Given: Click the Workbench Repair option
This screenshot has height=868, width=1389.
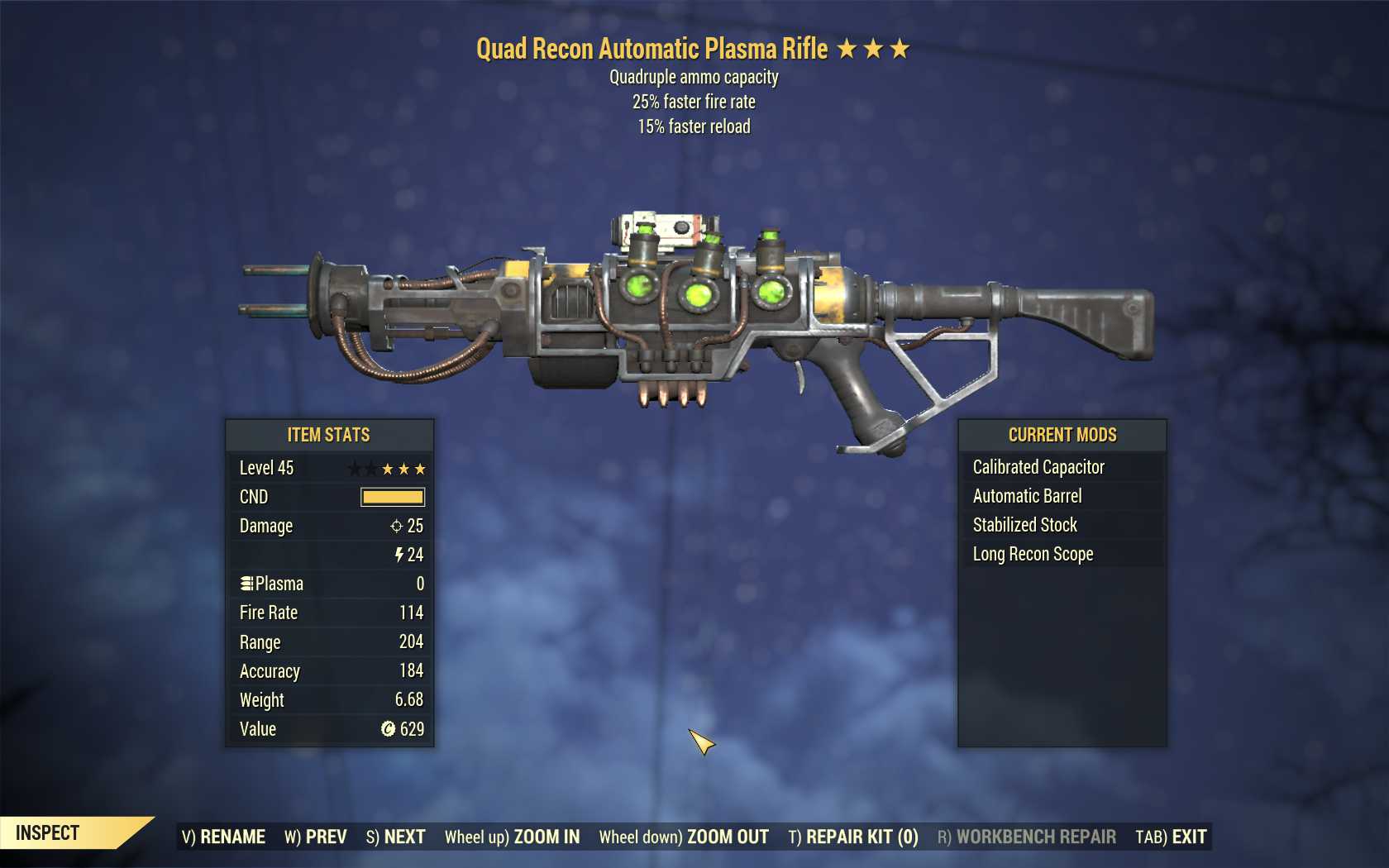Looking at the screenshot, I should tap(1026, 837).
